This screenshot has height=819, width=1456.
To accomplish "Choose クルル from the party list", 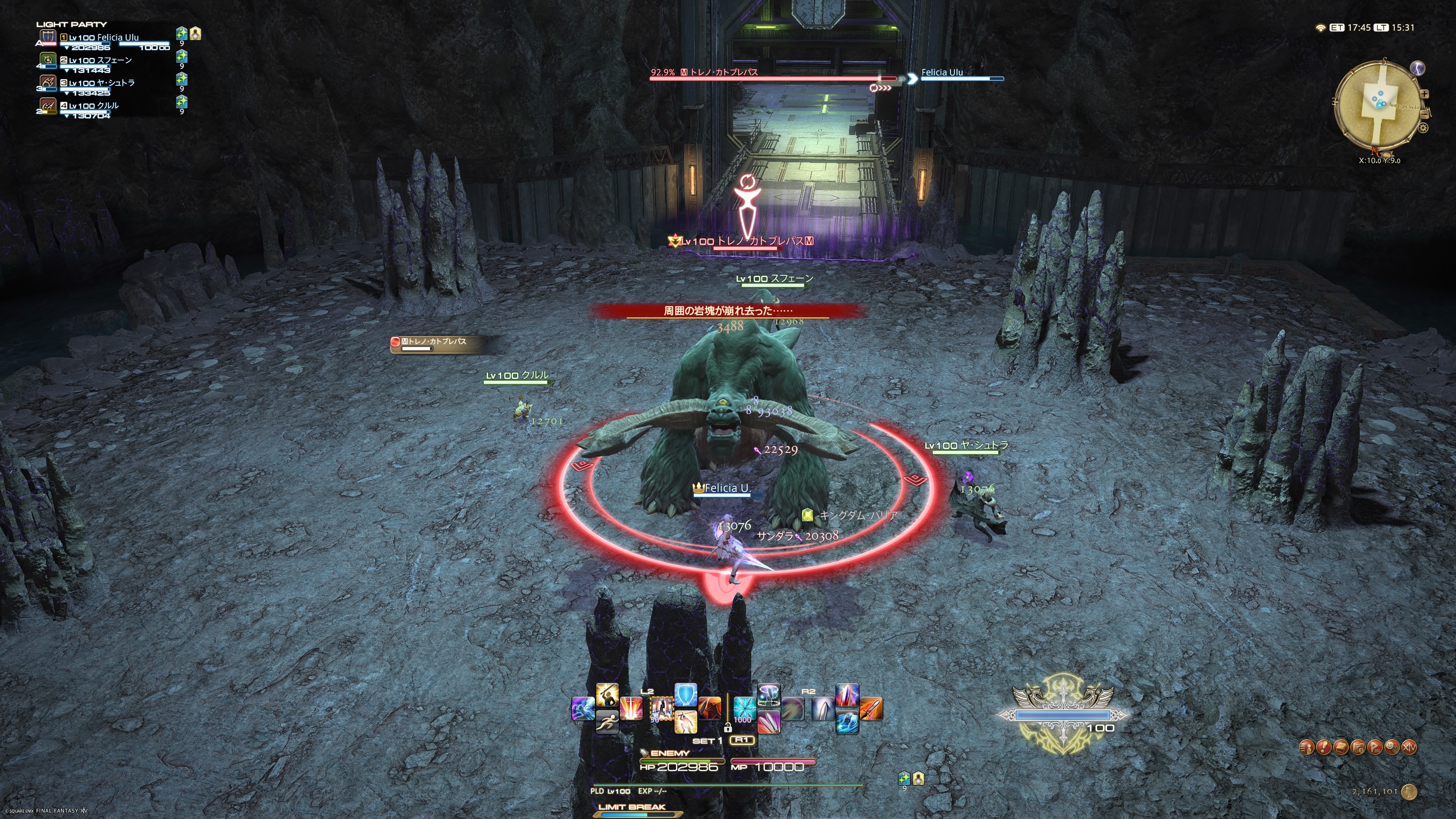I will tap(93, 106).
